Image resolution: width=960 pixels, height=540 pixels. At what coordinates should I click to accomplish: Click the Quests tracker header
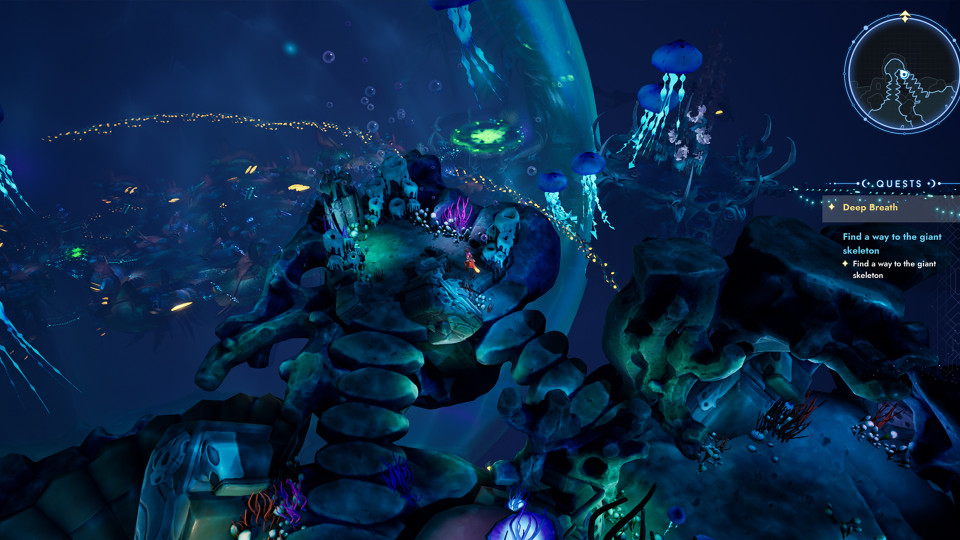898,184
